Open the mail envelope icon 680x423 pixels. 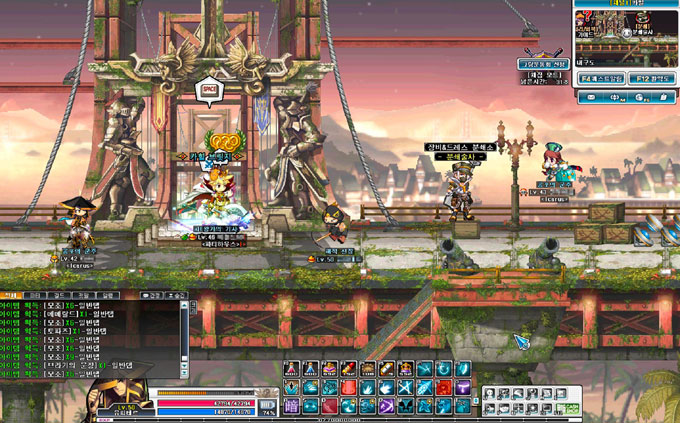591,97
